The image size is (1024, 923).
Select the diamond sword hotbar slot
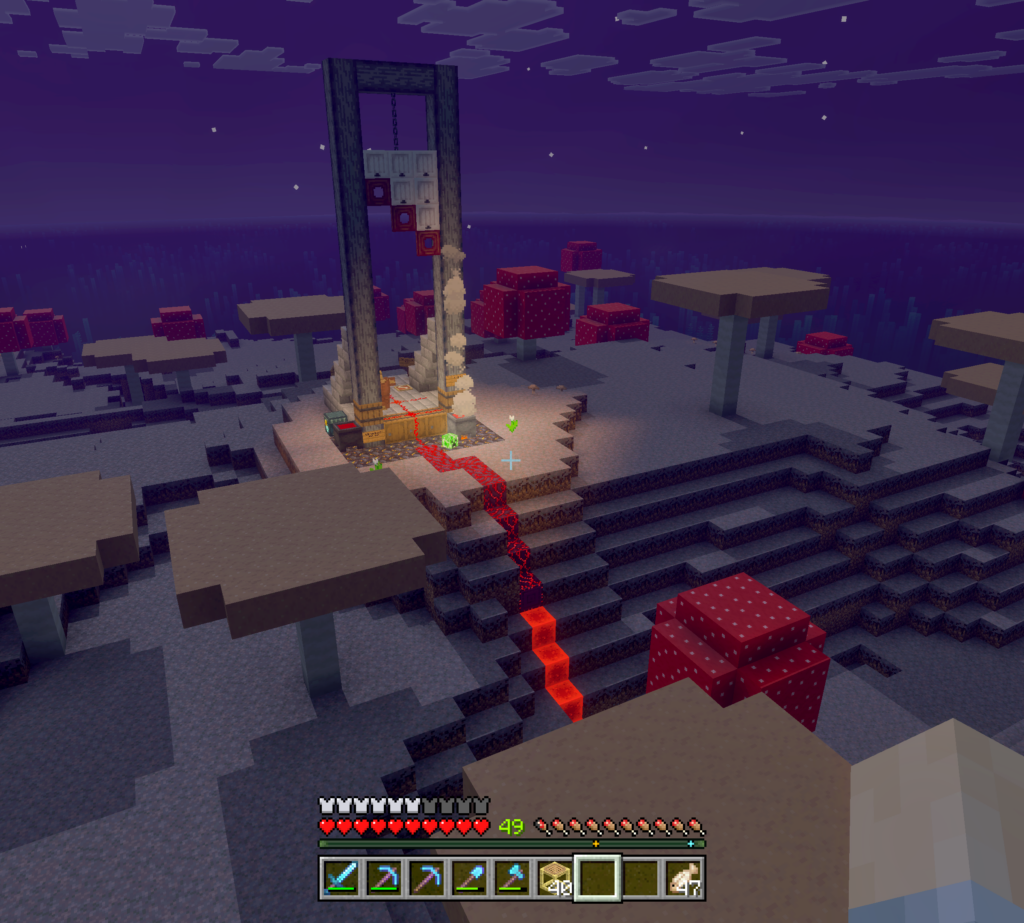coord(339,878)
